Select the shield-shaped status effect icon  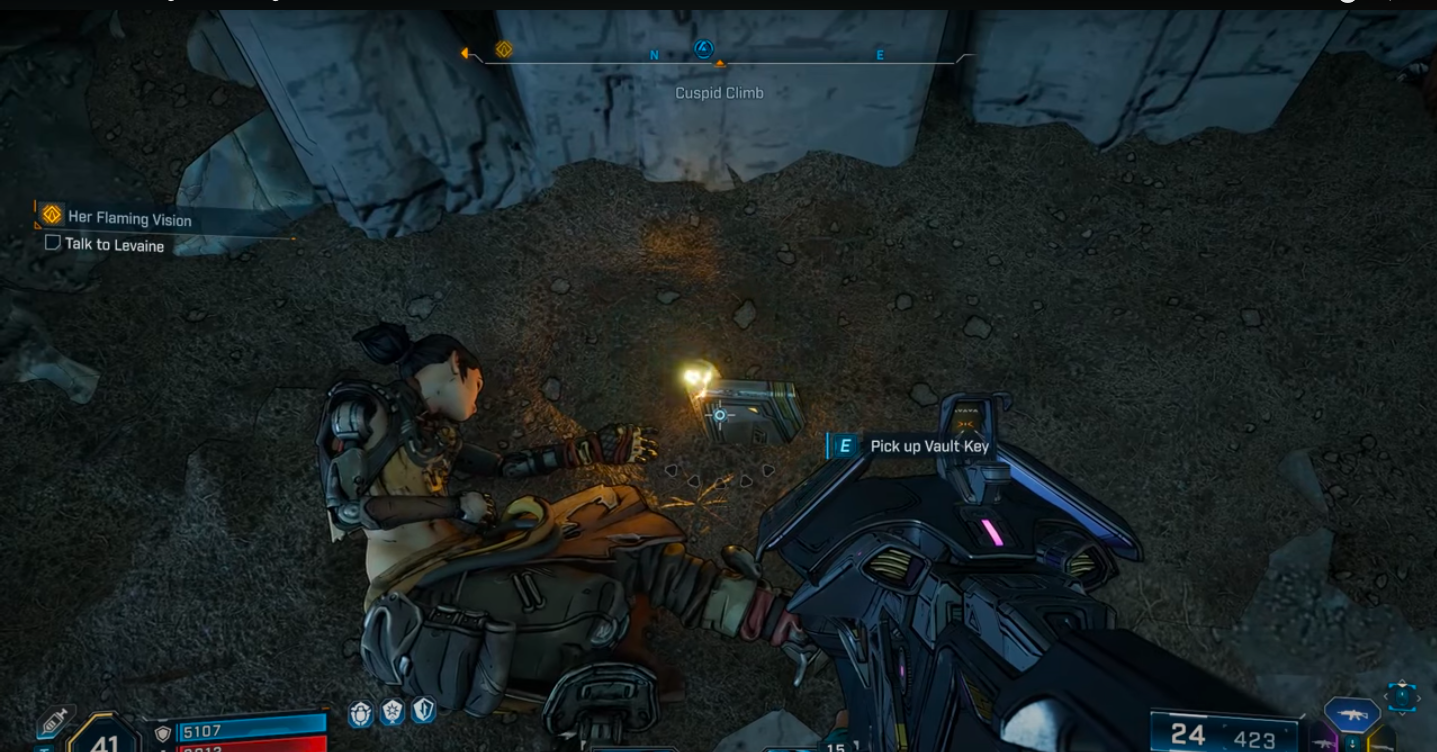click(x=423, y=711)
